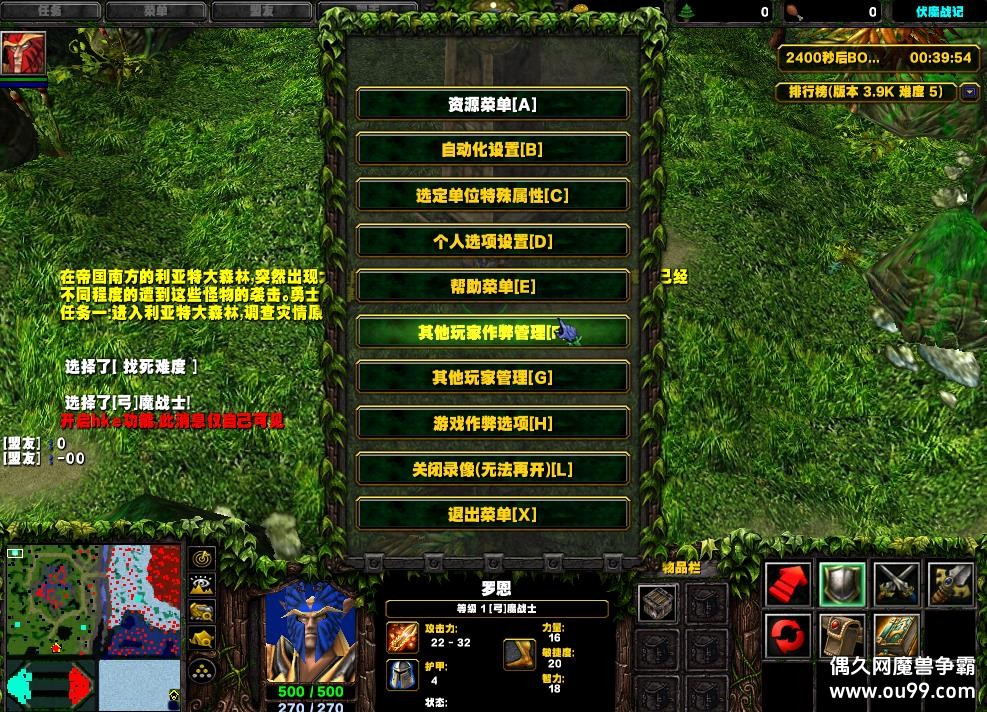This screenshot has height=712, width=987.
Task: Toggle minimap terrain display eye button
Action: pyautogui.click(x=203, y=585)
